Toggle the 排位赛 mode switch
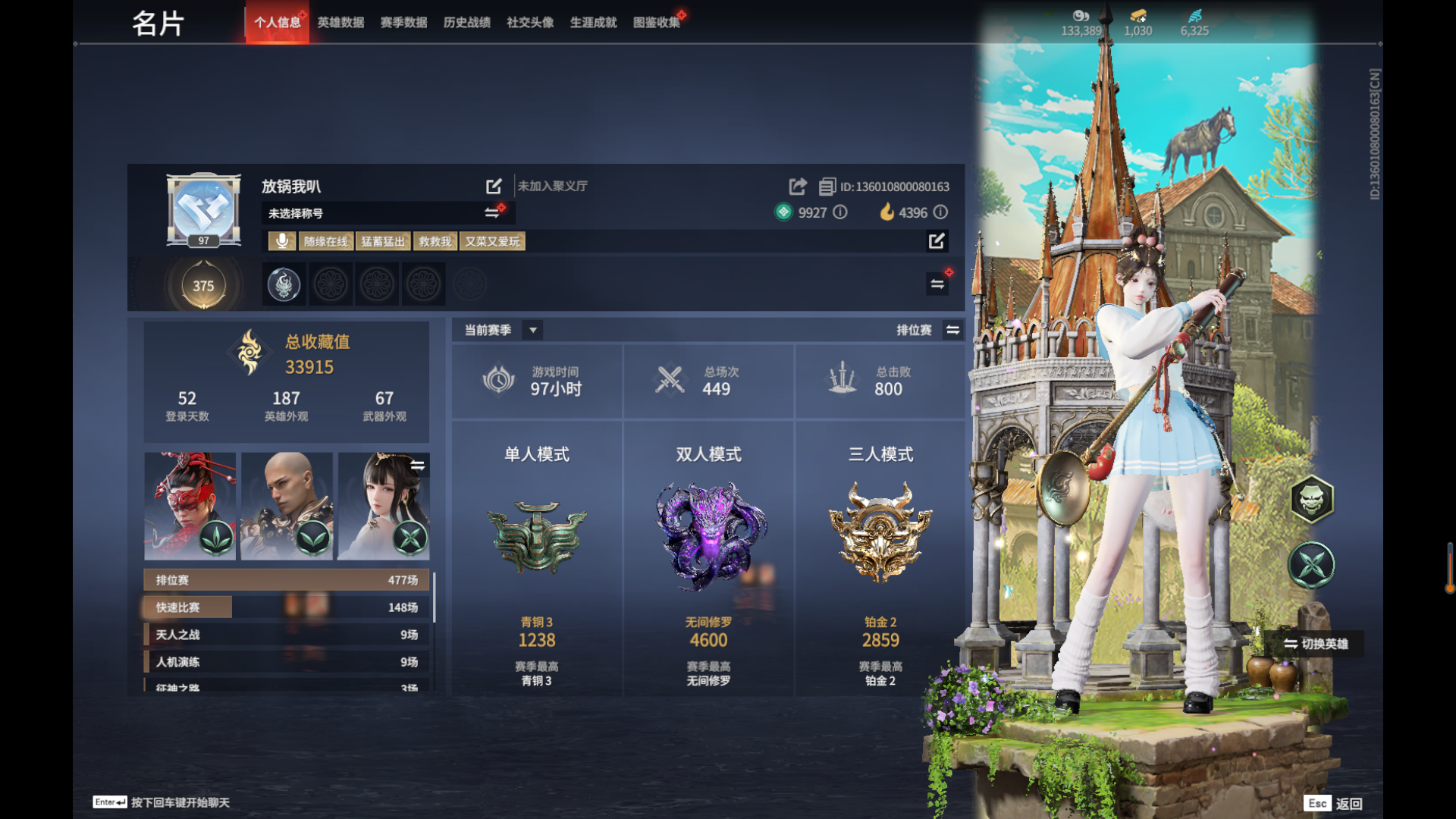This screenshot has width=1456, height=819. pos(952,330)
